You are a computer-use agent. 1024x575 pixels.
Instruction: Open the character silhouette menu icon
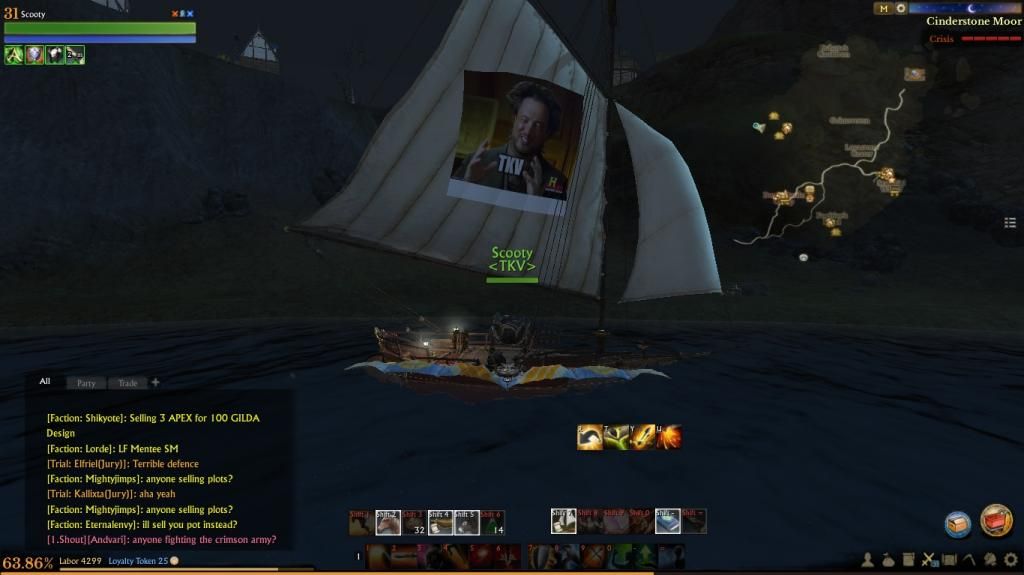click(867, 560)
